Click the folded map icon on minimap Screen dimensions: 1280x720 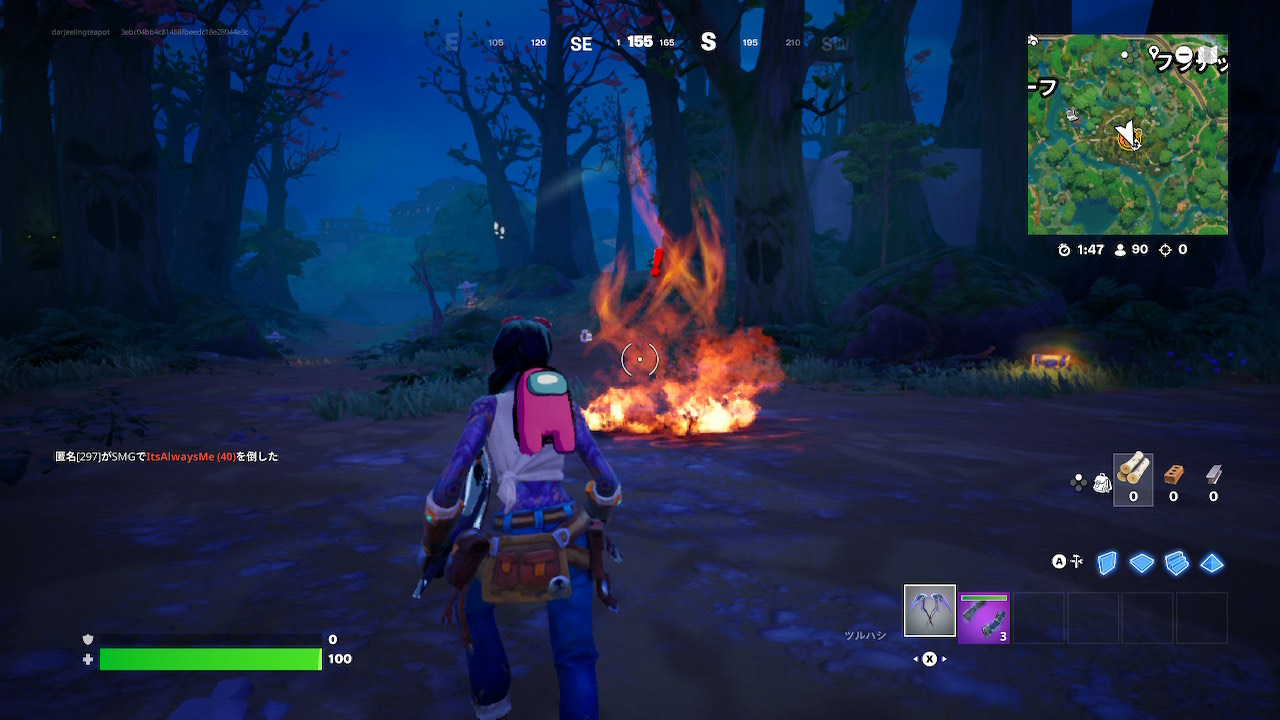(1209, 53)
